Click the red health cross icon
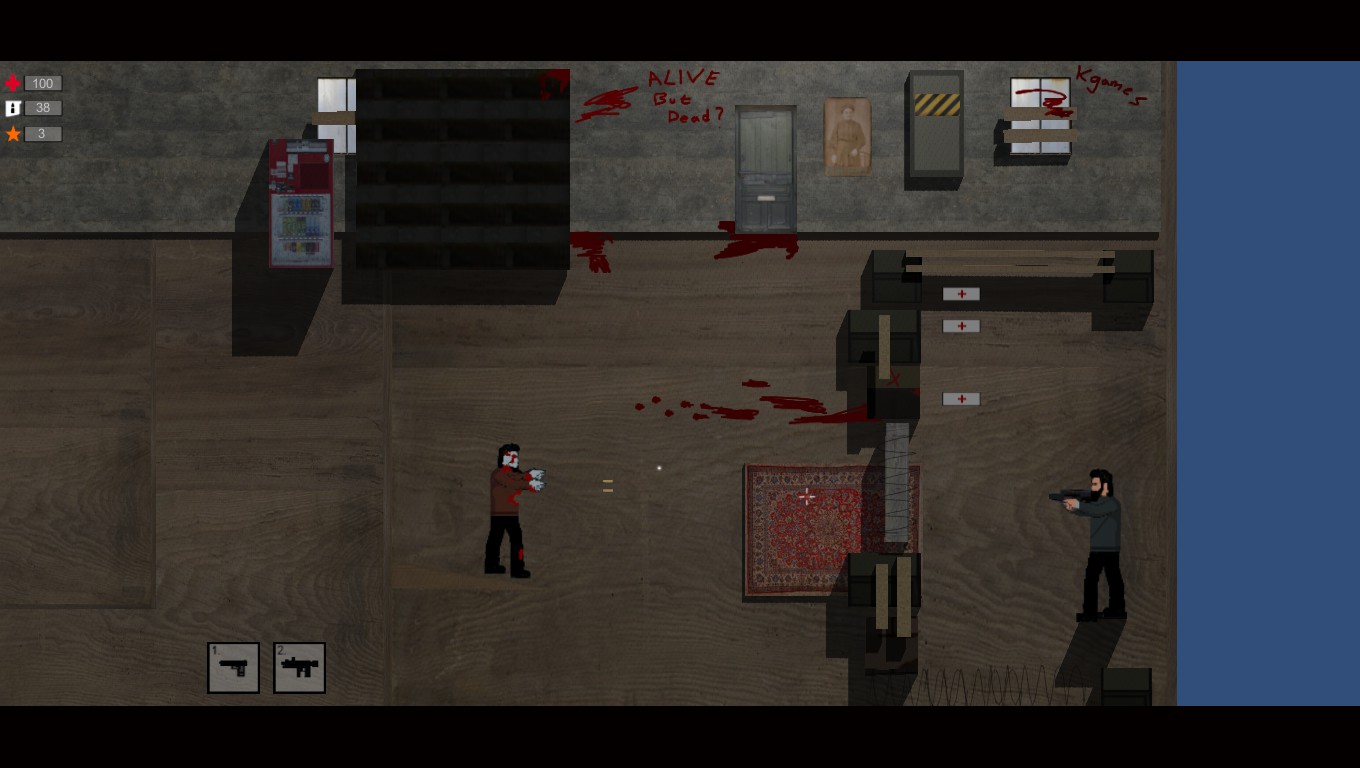 point(11,83)
